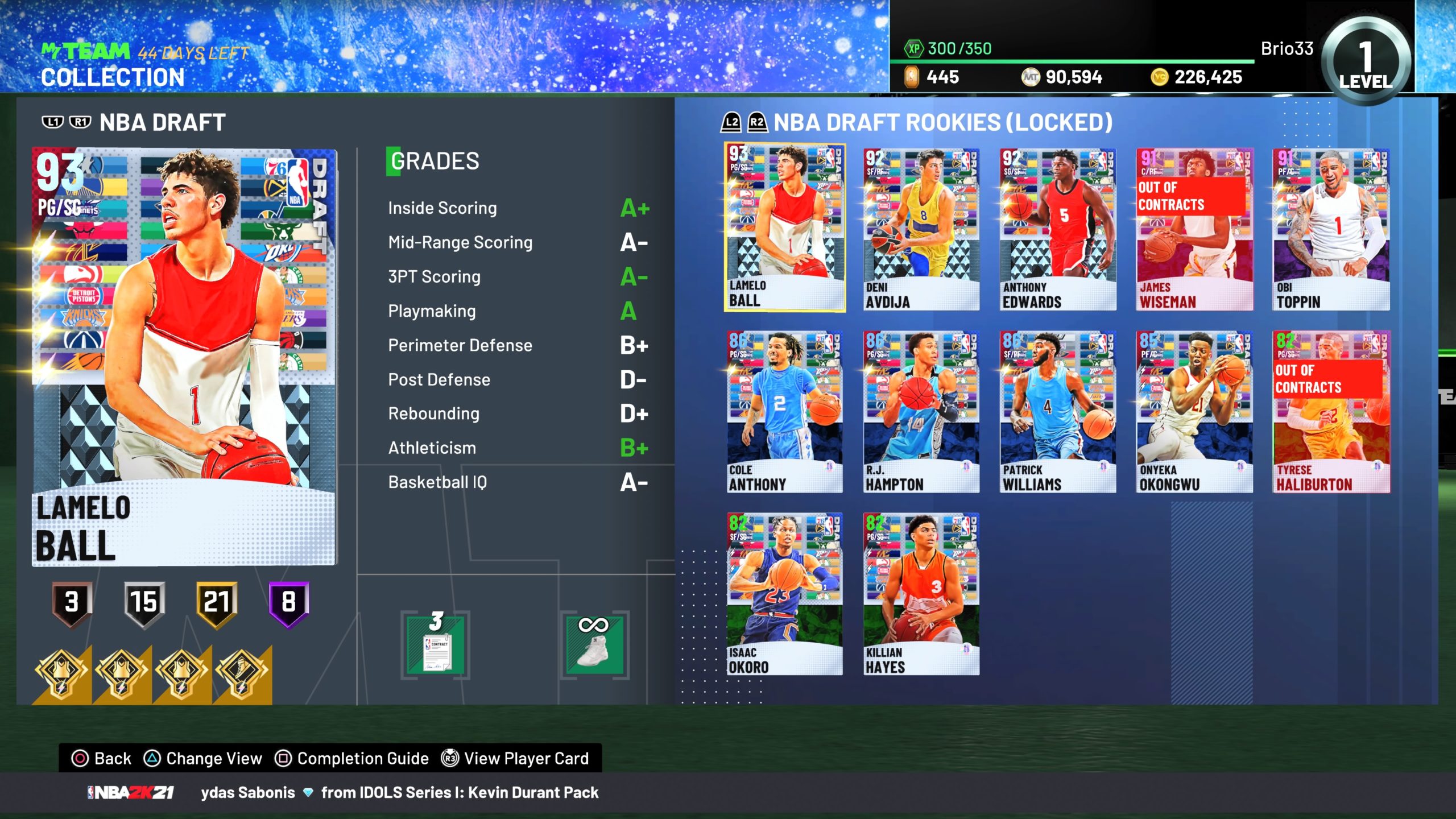View Player Card details
Image resolution: width=1456 pixels, height=819 pixels.
coord(515,759)
